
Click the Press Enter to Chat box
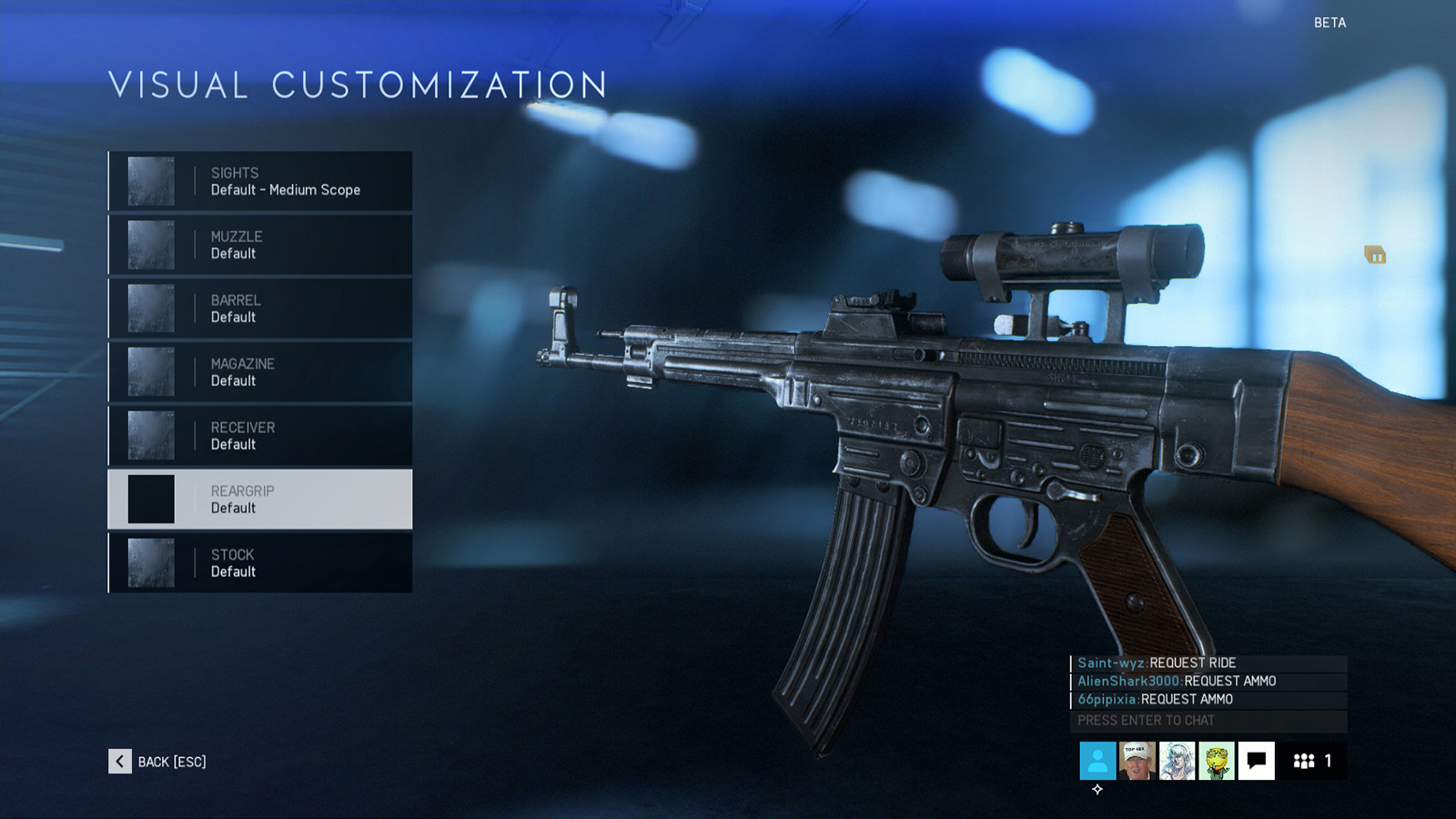[x=1208, y=721]
